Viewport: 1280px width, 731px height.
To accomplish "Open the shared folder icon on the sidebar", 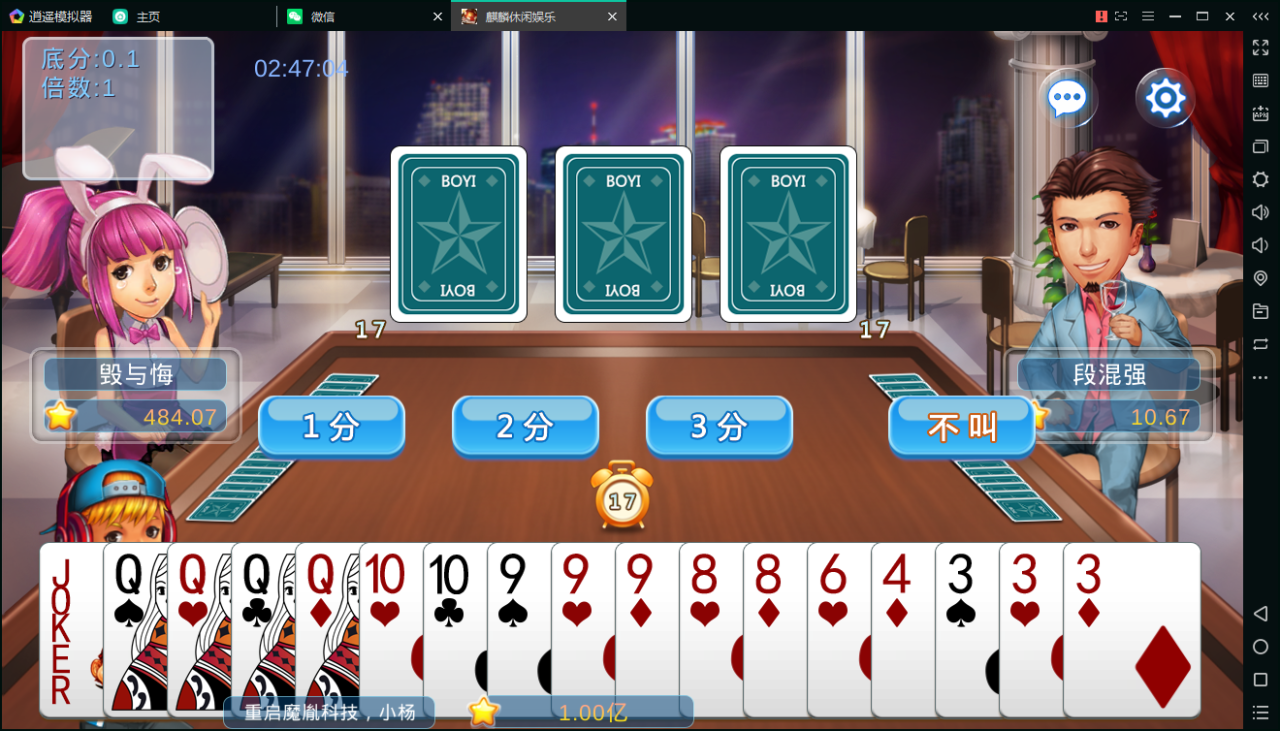I will click(x=1260, y=311).
